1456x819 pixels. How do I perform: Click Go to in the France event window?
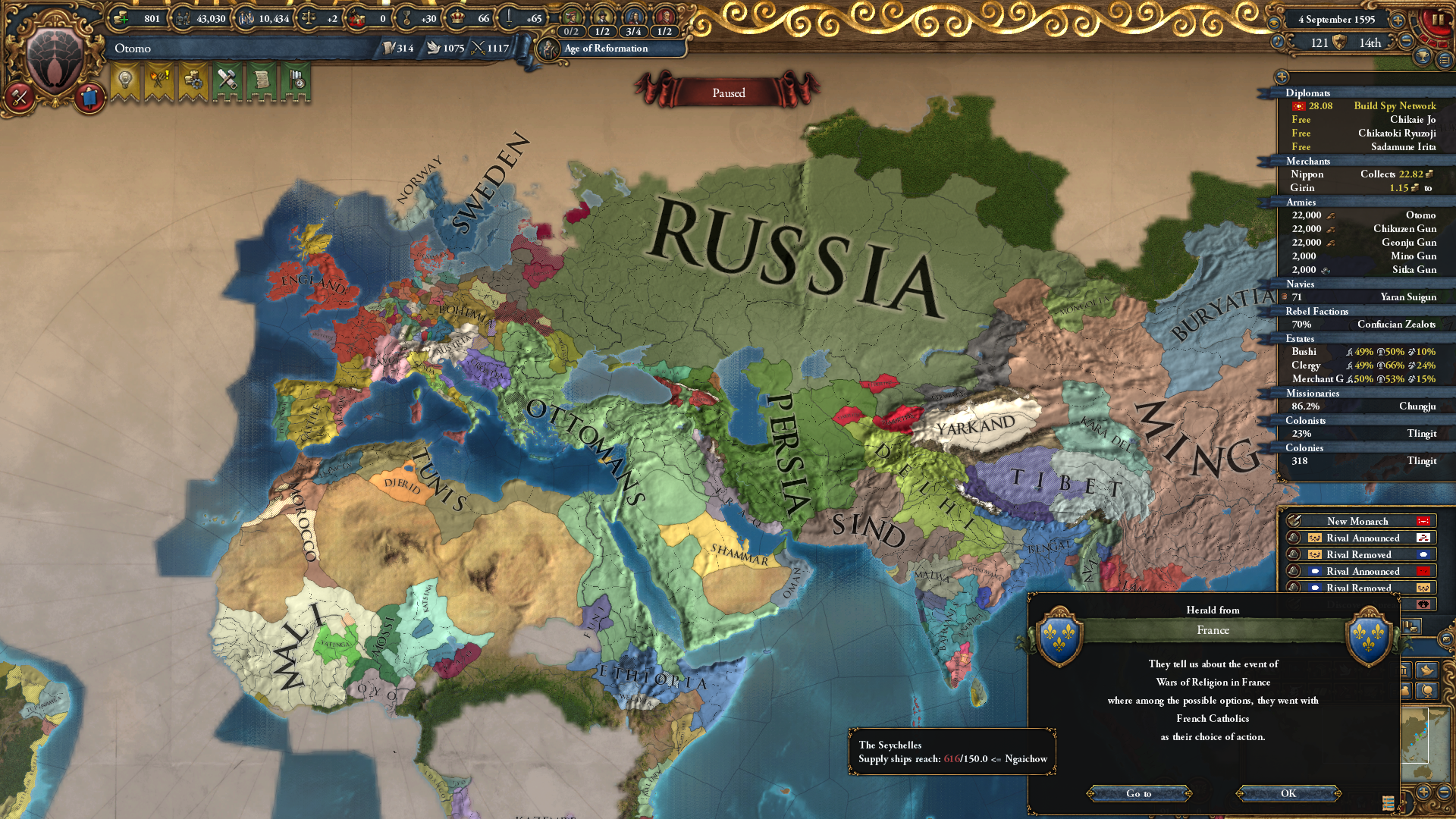[1141, 794]
